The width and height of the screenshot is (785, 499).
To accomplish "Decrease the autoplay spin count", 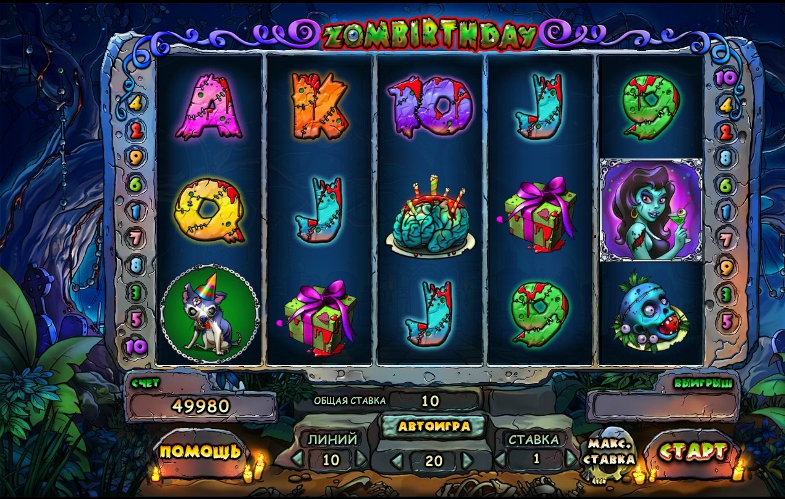I will [395, 460].
